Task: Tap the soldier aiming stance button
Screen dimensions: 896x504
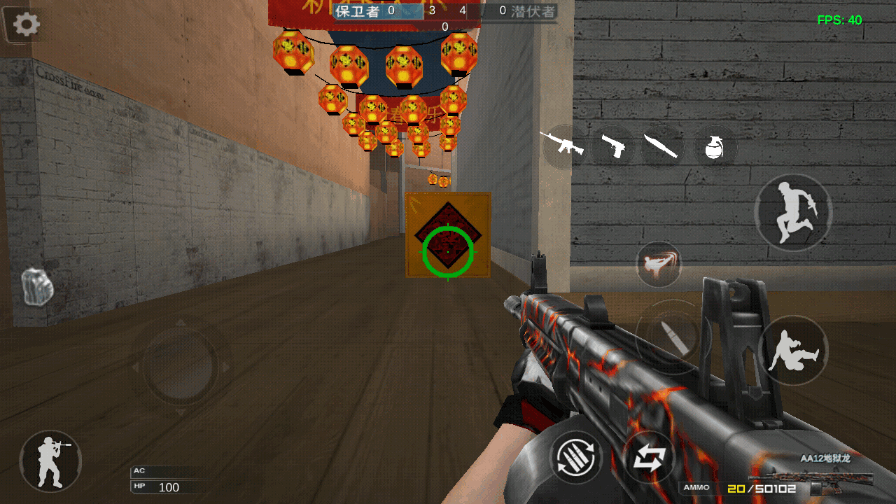Action: 51,461
